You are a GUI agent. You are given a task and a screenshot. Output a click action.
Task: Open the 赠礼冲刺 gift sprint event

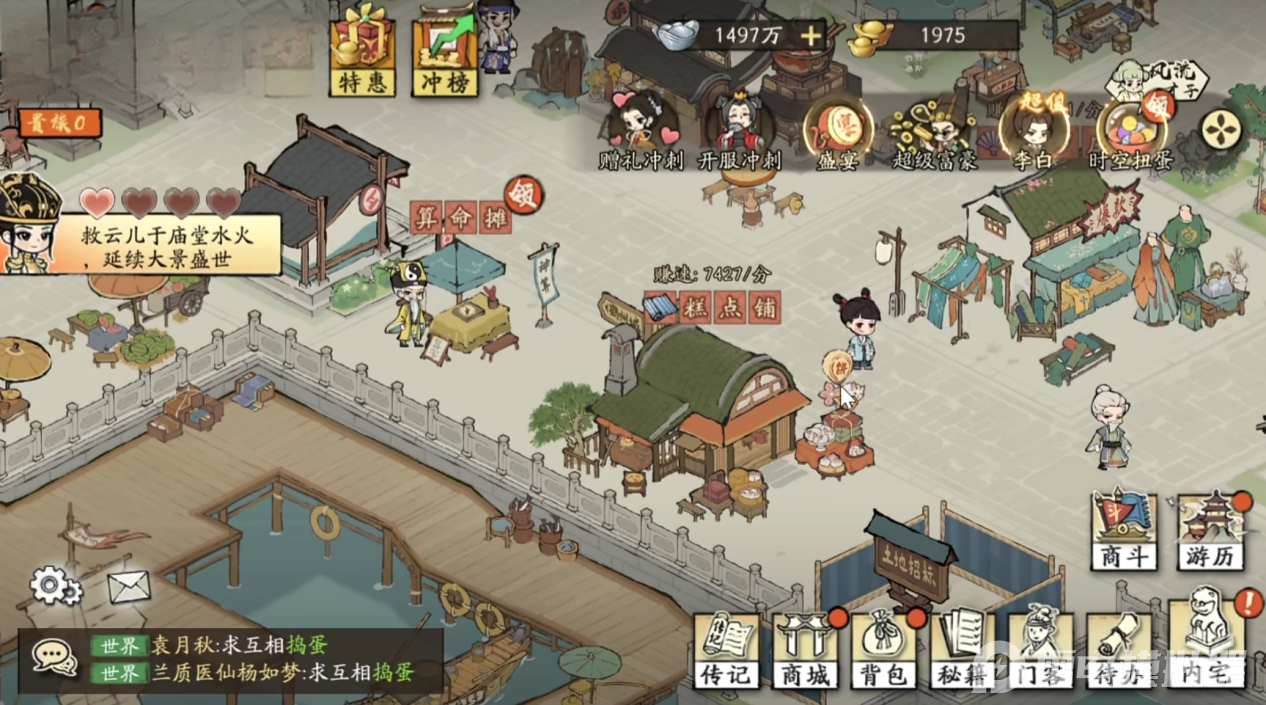tap(640, 130)
